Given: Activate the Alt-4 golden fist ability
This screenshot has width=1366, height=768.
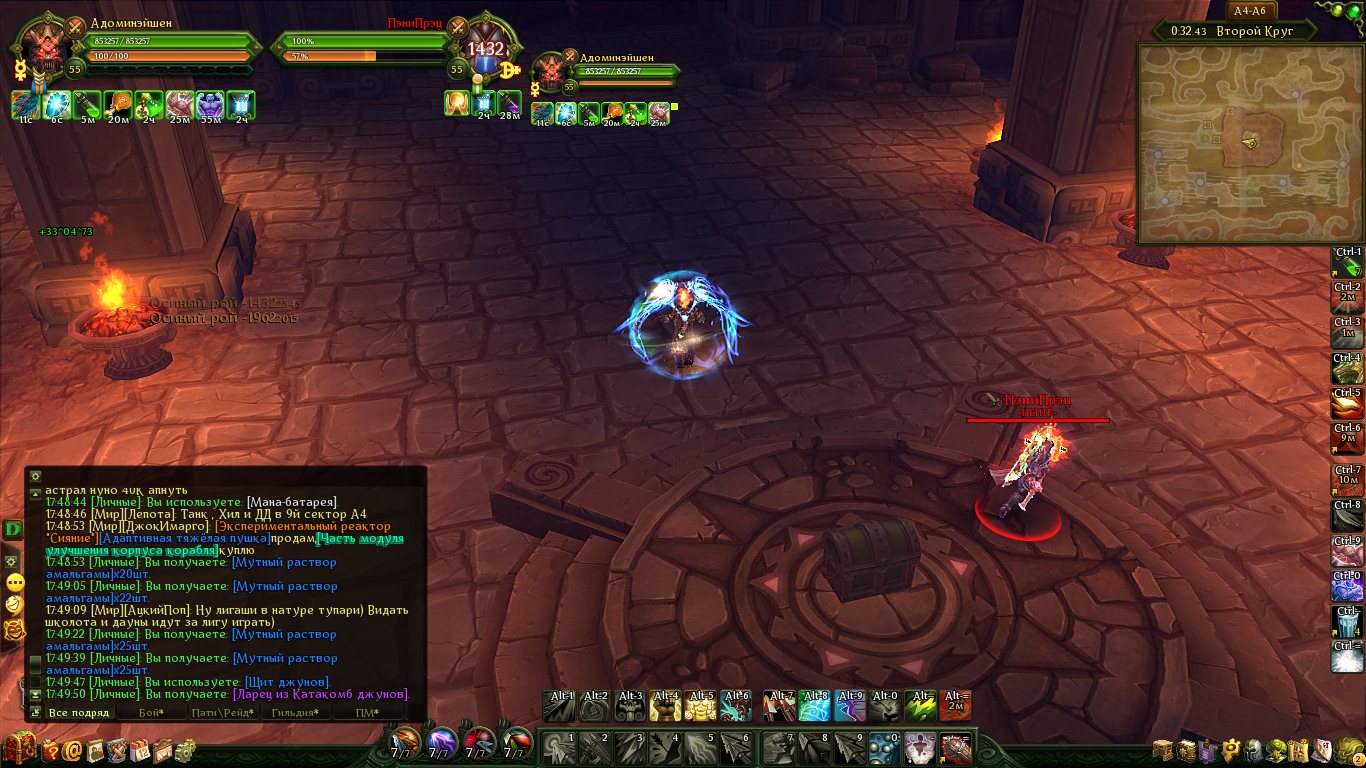Looking at the screenshot, I should pos(665,706).
